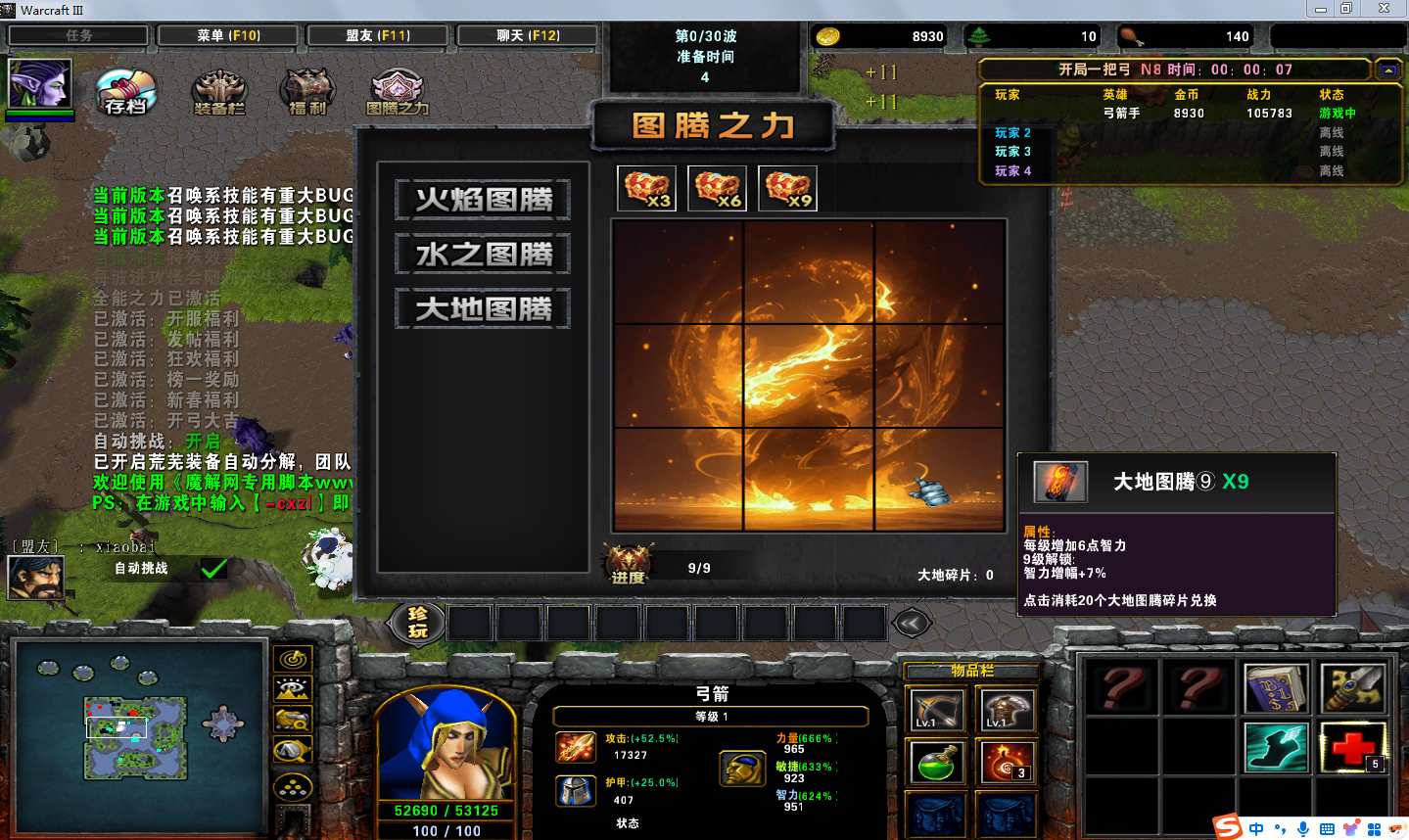Viewport: 1409px width, 840px height.
Task: Claim the X3 treasure chest reward
Action: (646, 188)
